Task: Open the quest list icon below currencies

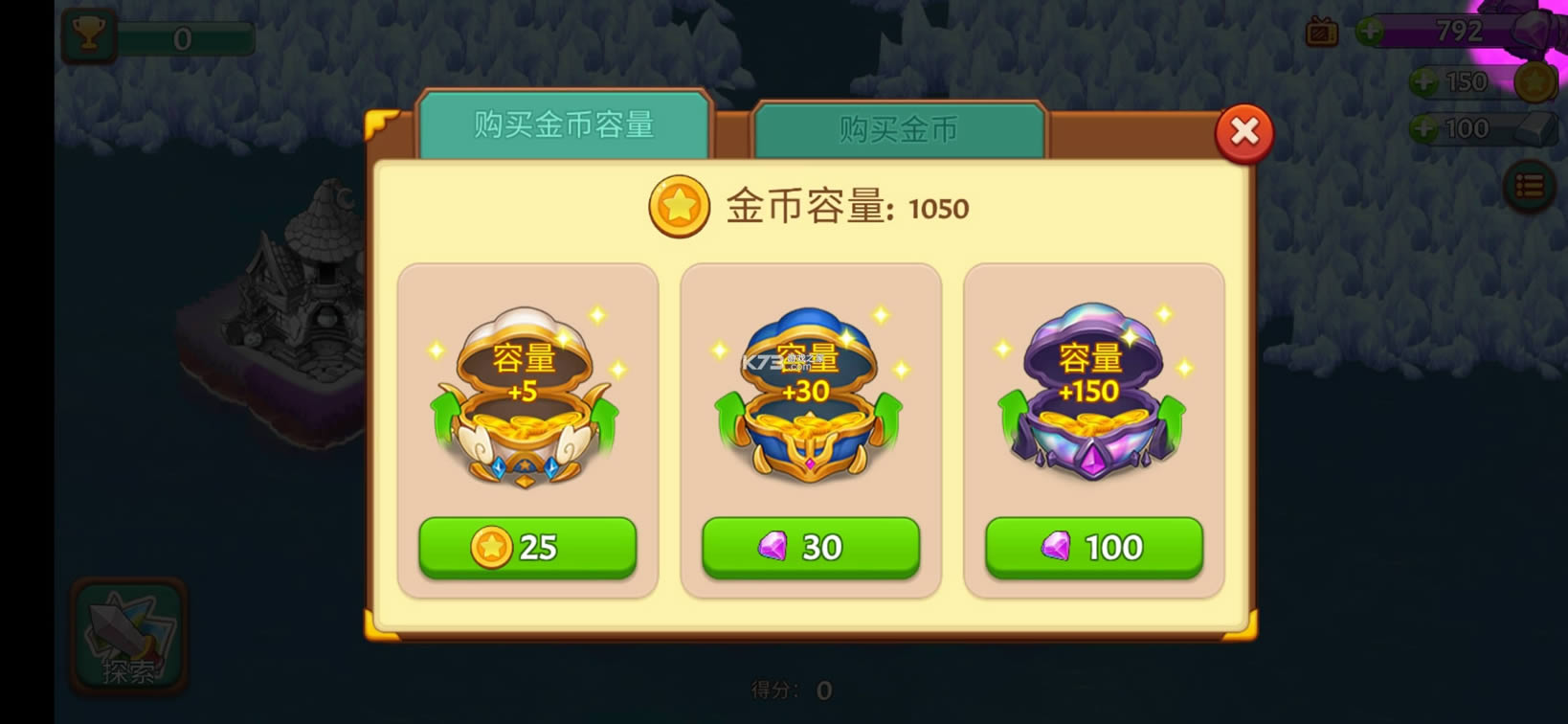Action: point(1529,185)
